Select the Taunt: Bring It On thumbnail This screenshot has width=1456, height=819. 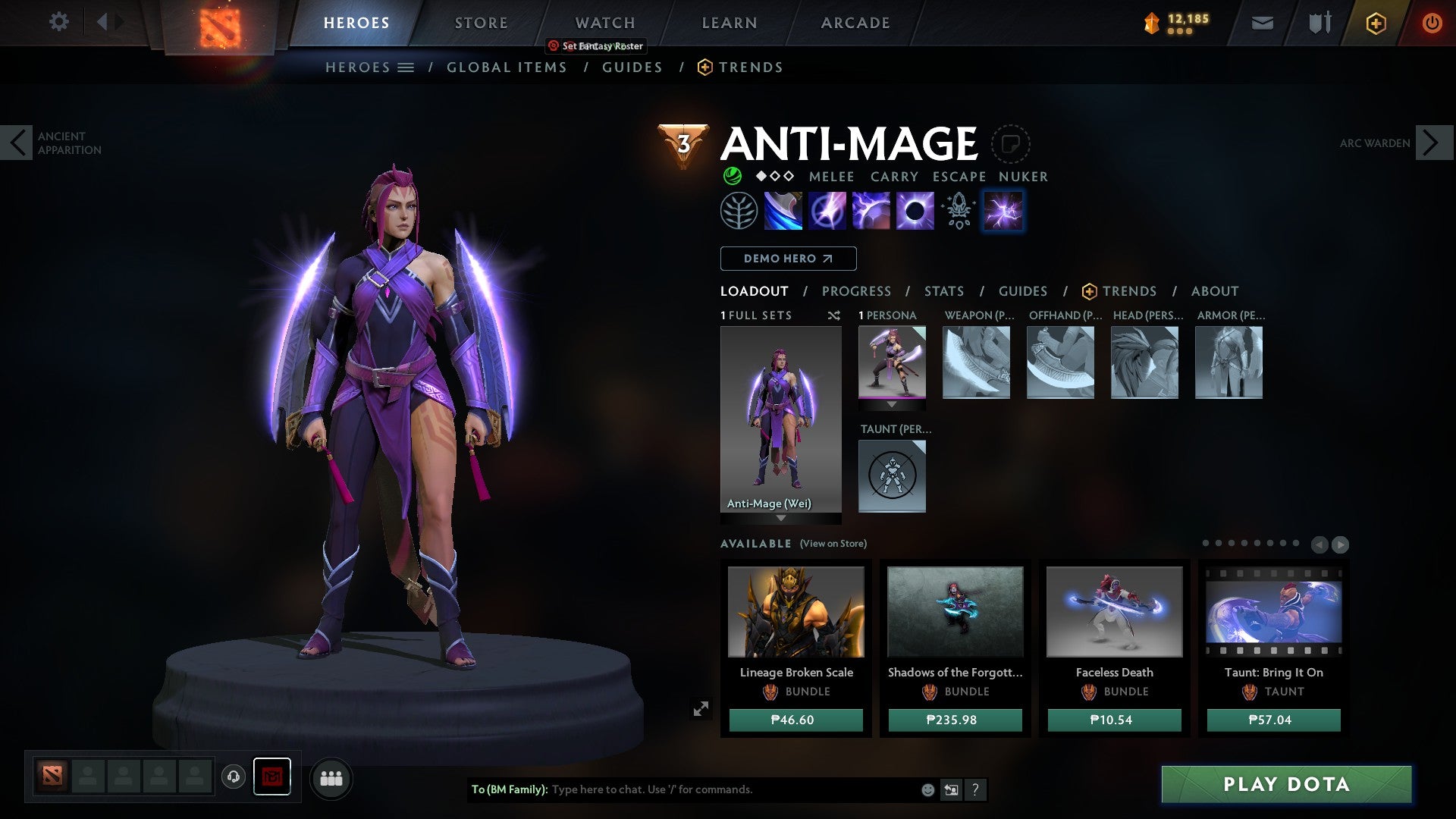point(1273,612)
